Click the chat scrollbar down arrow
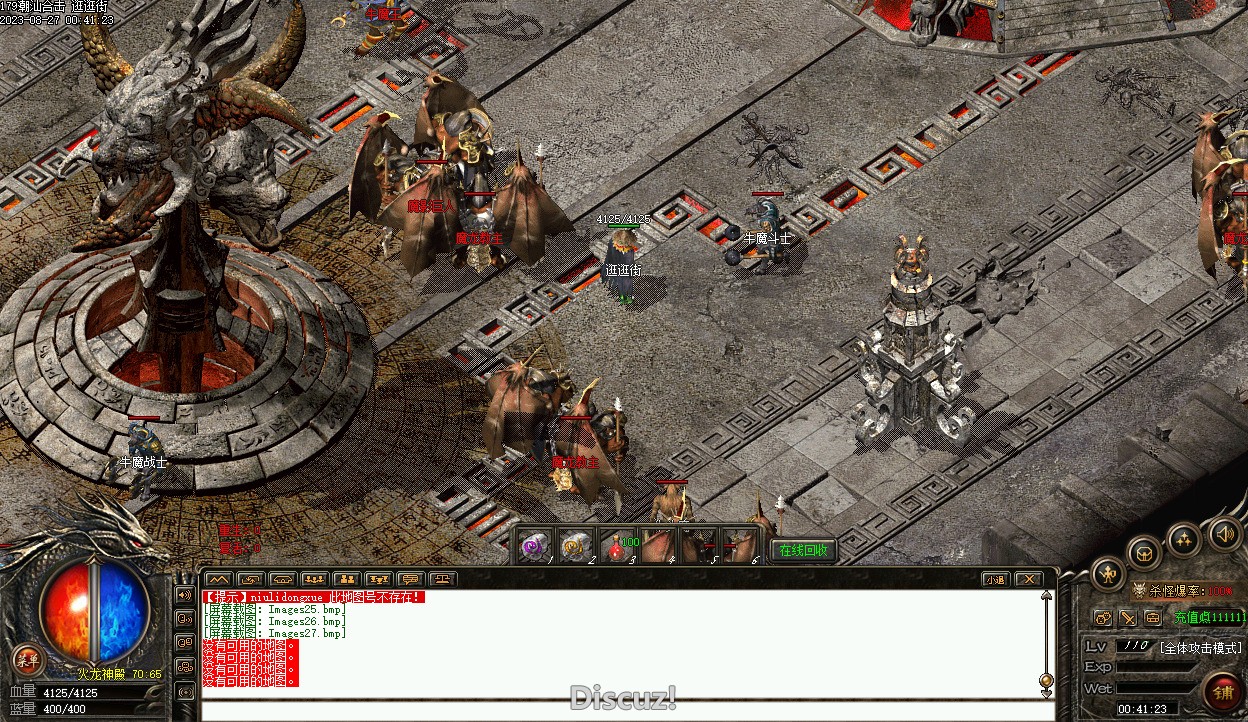Viewport: 1248px width, 722px height. pyautogui.click(x=1046, y=693)
